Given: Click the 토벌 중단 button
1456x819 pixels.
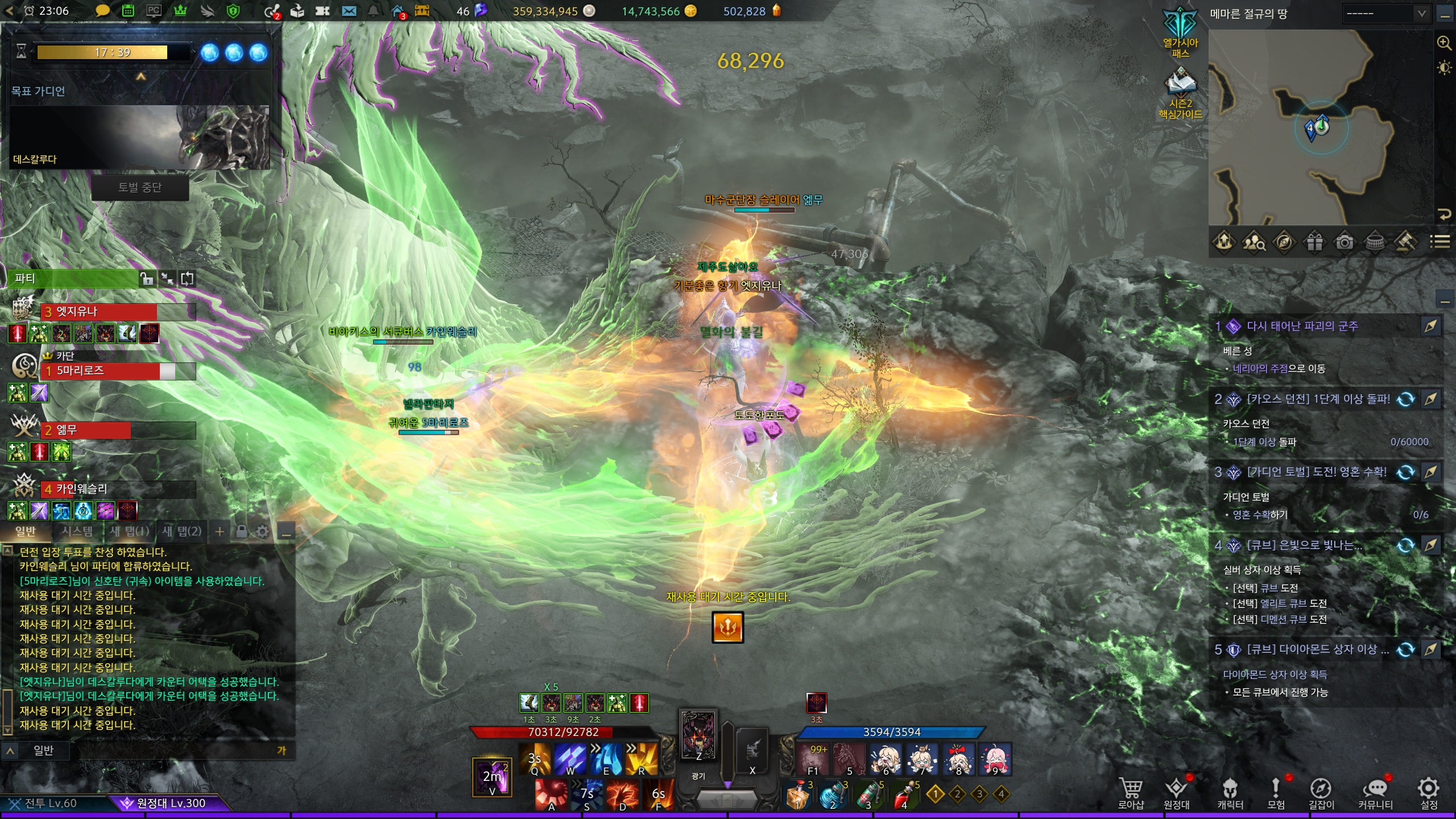Looking at the screenshot, I should point(140,188).
